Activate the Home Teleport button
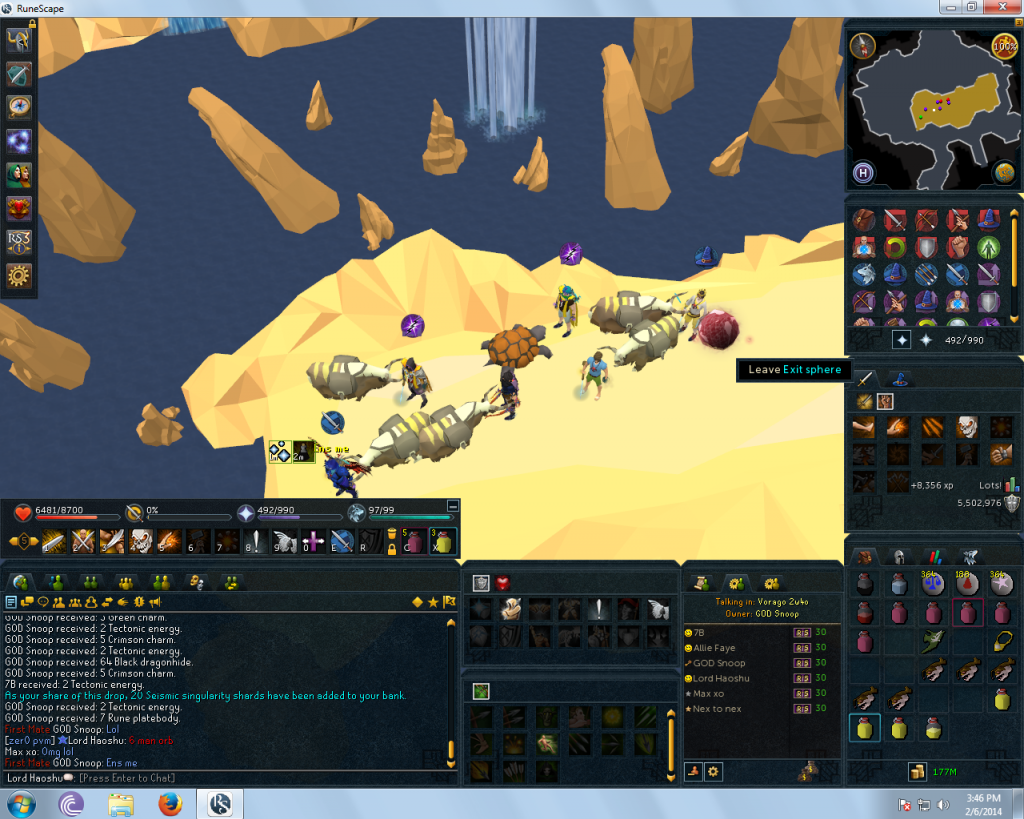Viewport: 1024px width, 819px height. (x=864, y=174)
